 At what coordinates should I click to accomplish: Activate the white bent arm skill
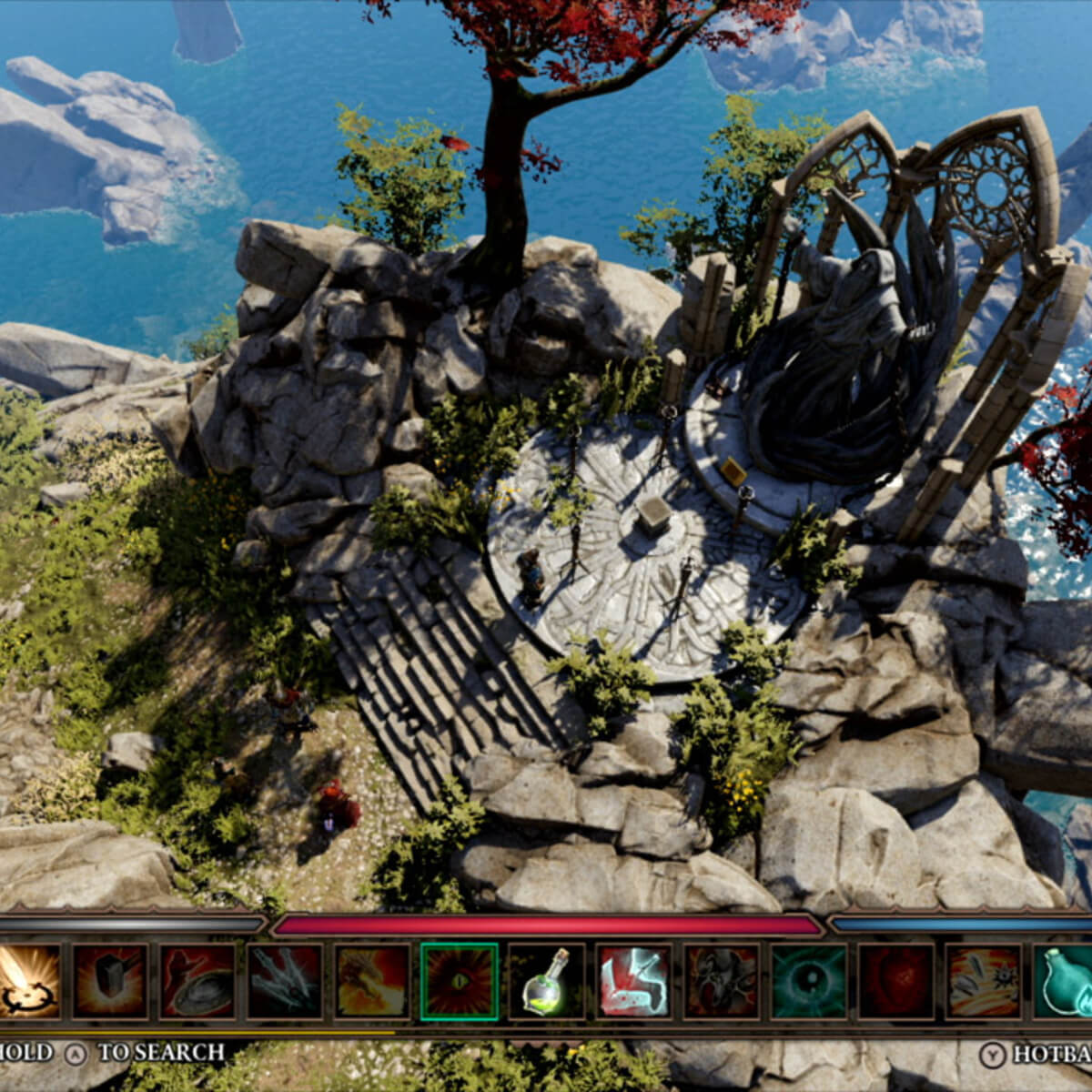coord(634,980)
